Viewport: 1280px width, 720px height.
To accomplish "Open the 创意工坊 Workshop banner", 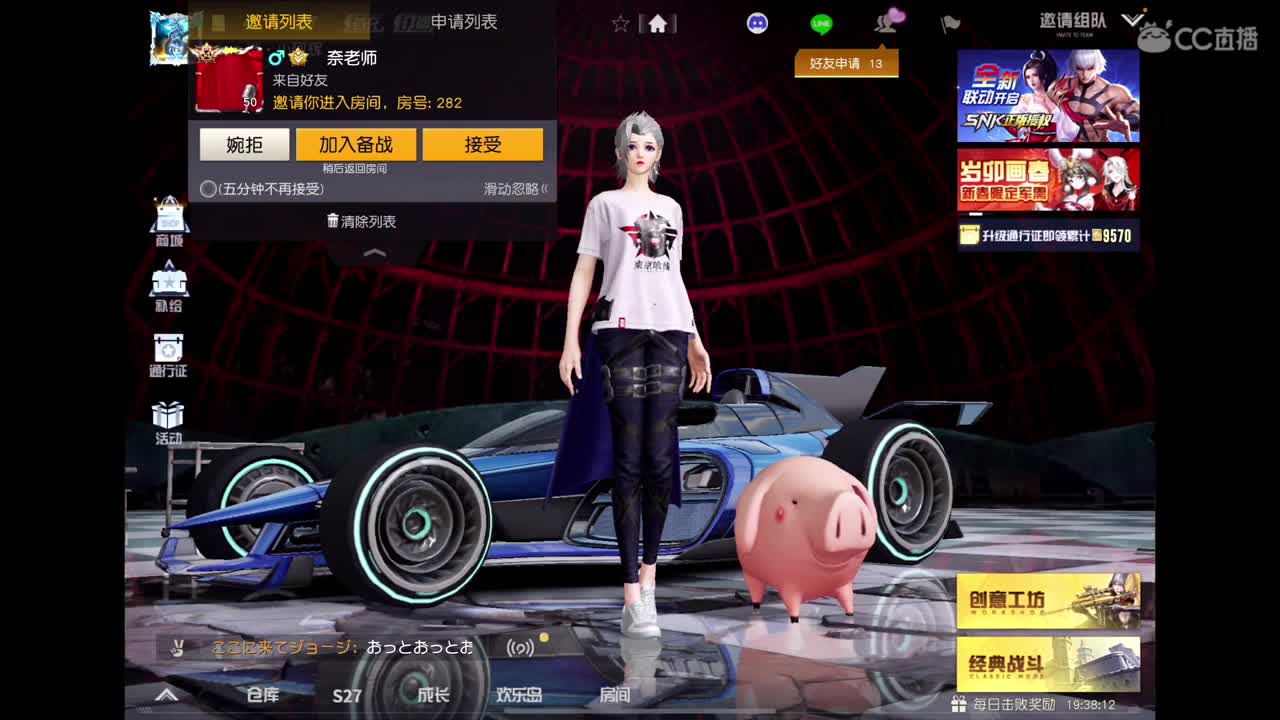I will click(1046, 600).
